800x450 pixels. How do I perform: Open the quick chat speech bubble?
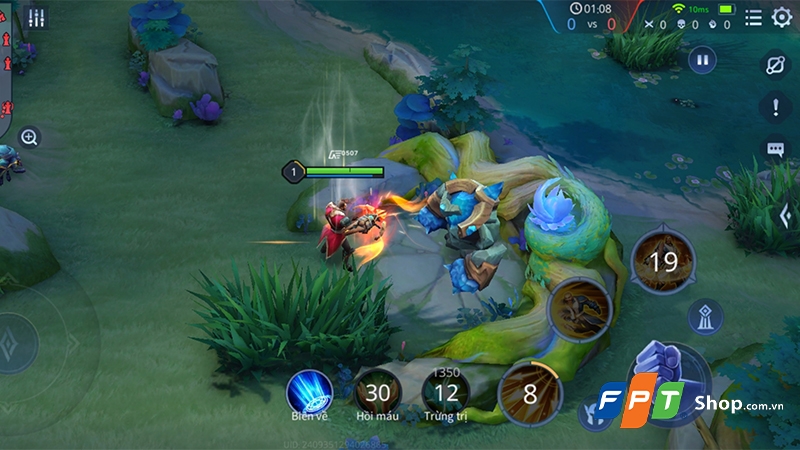776,150
